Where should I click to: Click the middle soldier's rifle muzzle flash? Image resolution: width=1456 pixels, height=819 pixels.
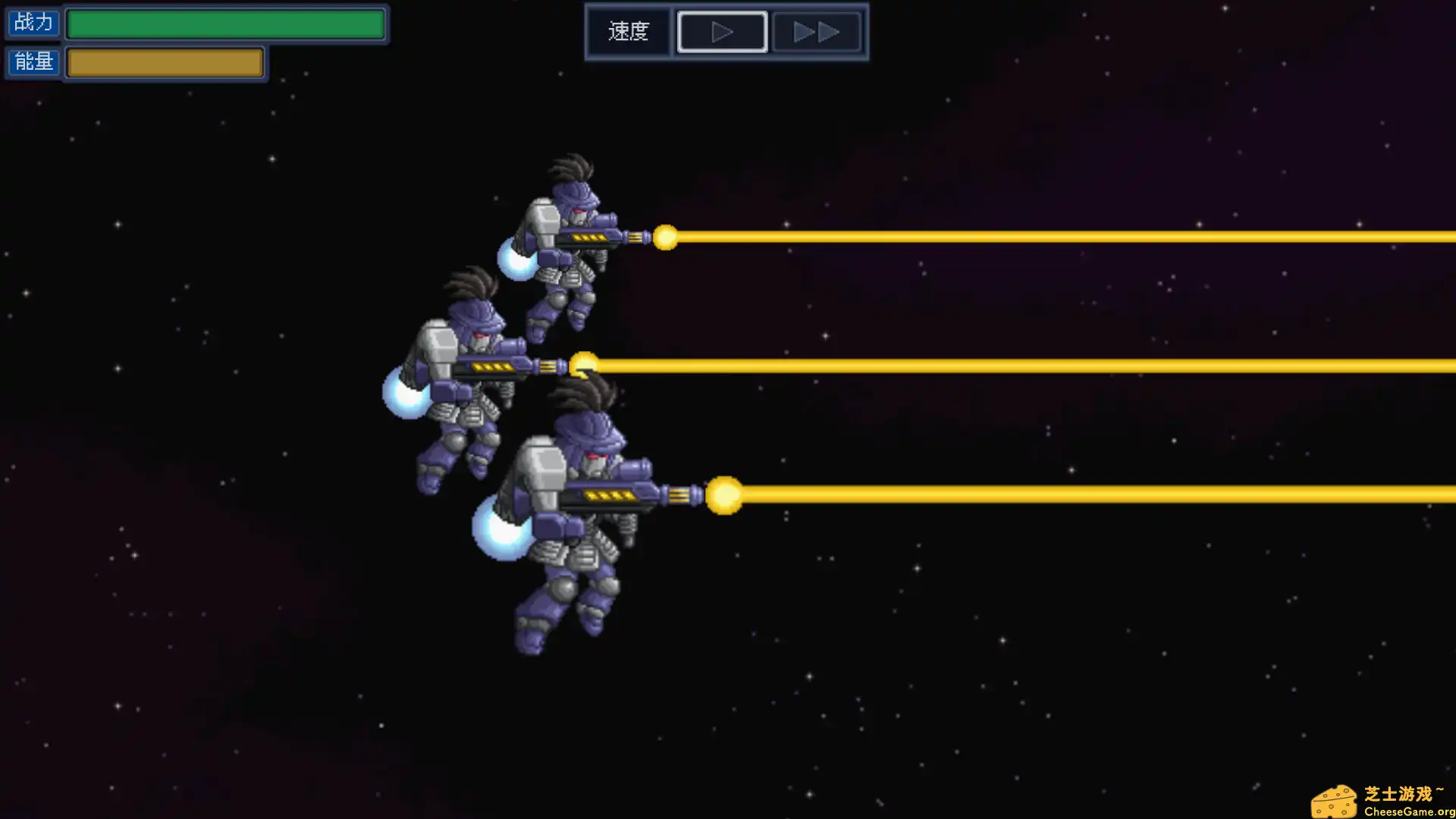point(585,363)
